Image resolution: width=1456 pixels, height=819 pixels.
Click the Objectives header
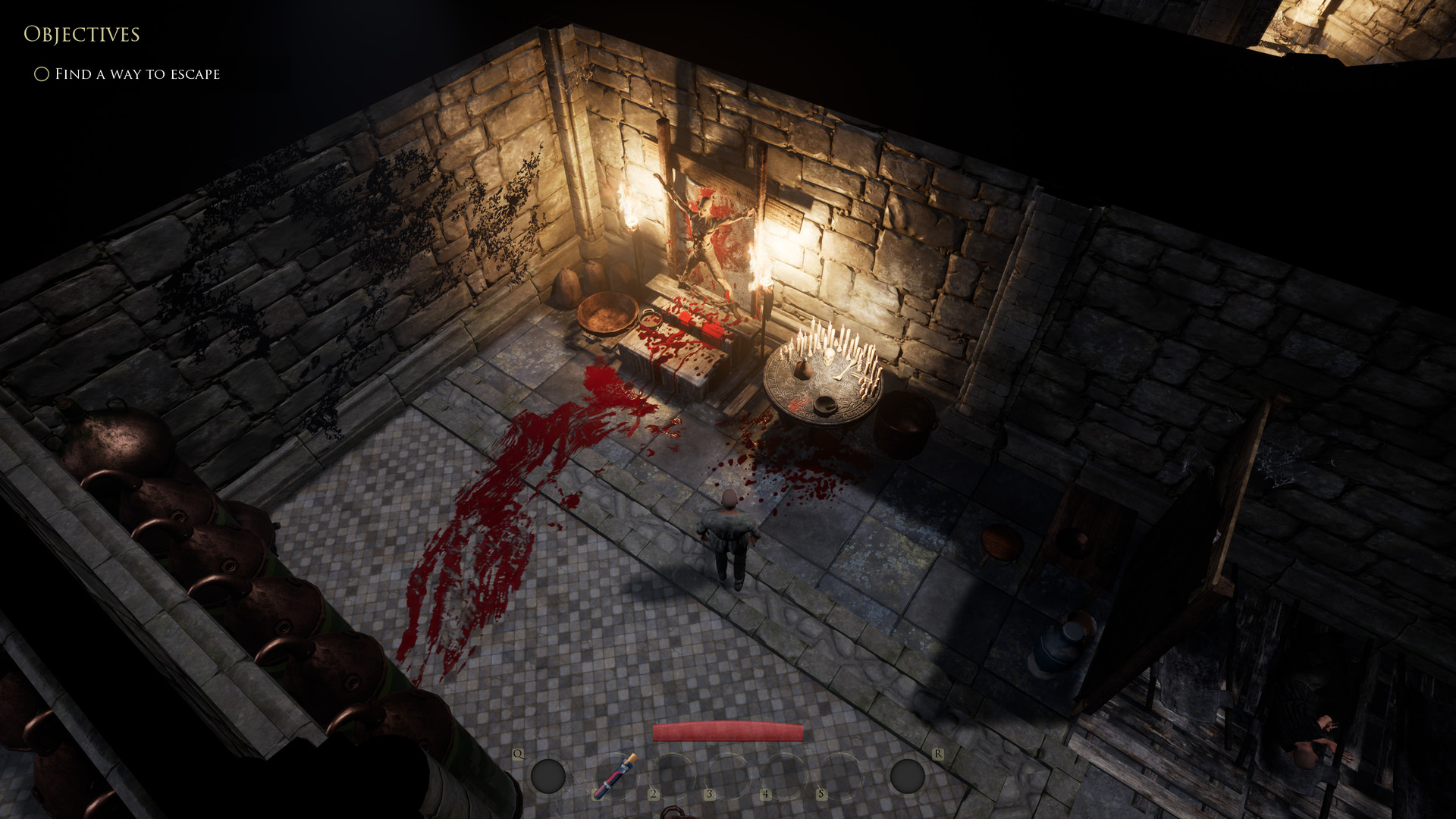[x=82, y=34]
